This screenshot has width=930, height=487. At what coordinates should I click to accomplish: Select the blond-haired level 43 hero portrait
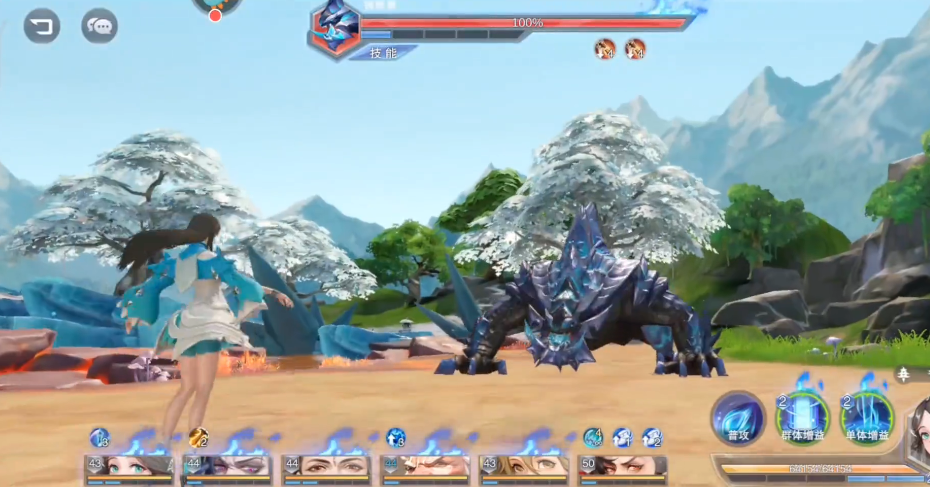pyautogui.click(x=523, y=467)
